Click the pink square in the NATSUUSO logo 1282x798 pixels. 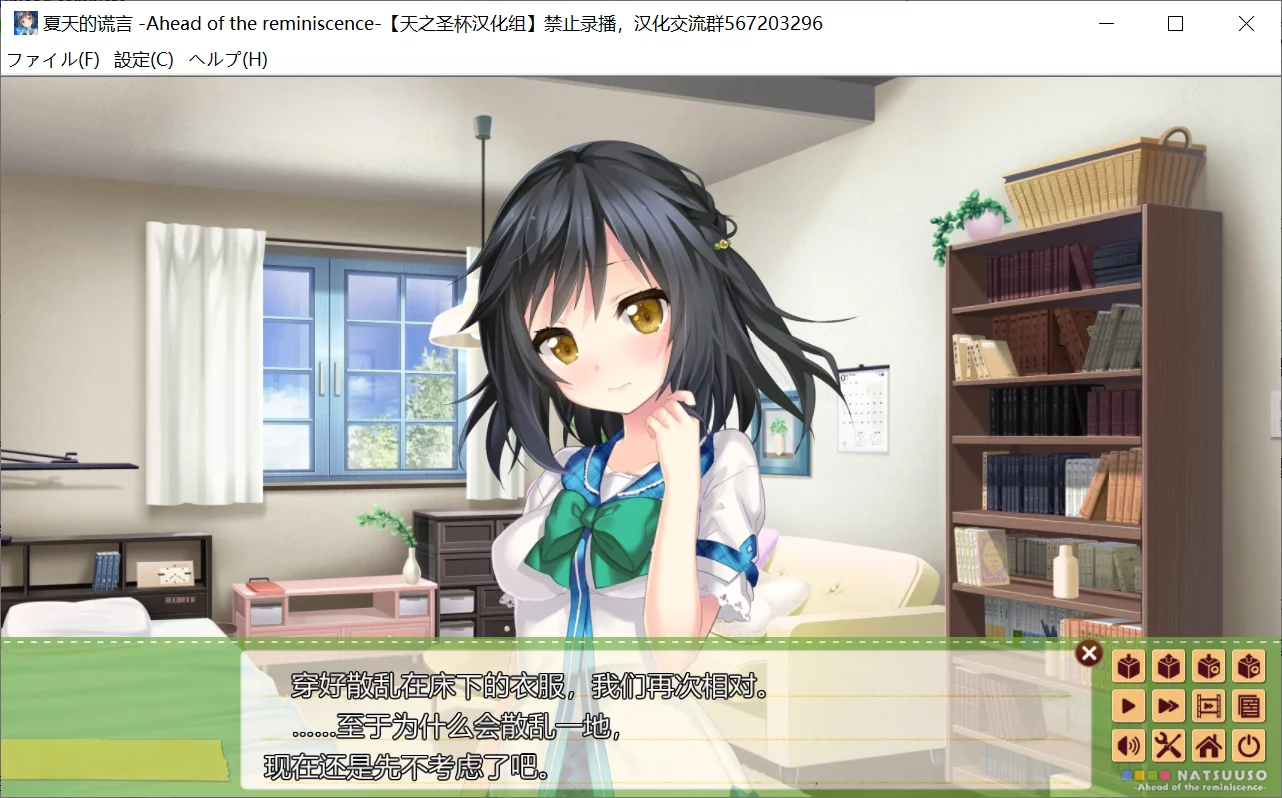point(1164,776)
